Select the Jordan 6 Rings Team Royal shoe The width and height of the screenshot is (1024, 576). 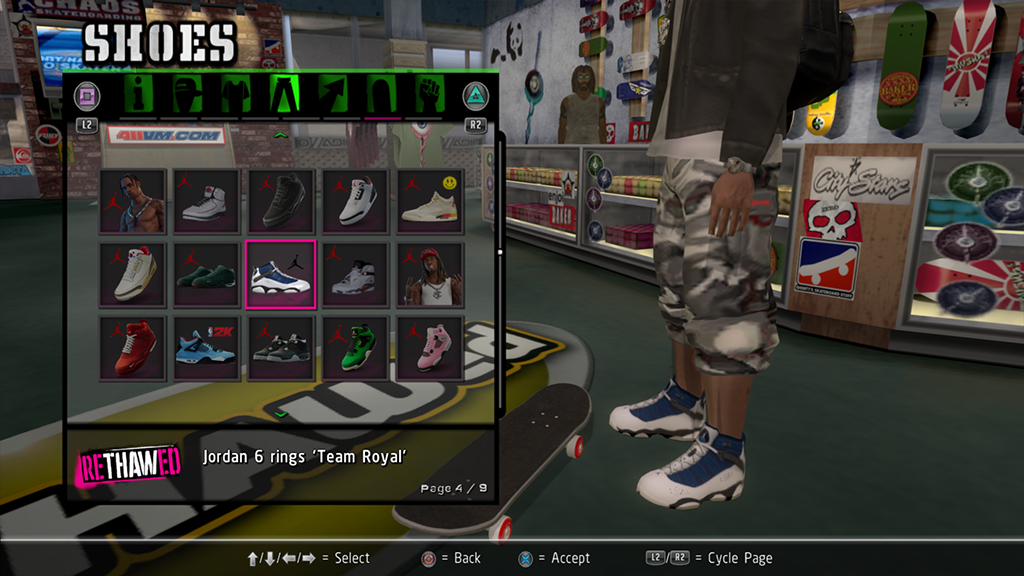(281, 274)
